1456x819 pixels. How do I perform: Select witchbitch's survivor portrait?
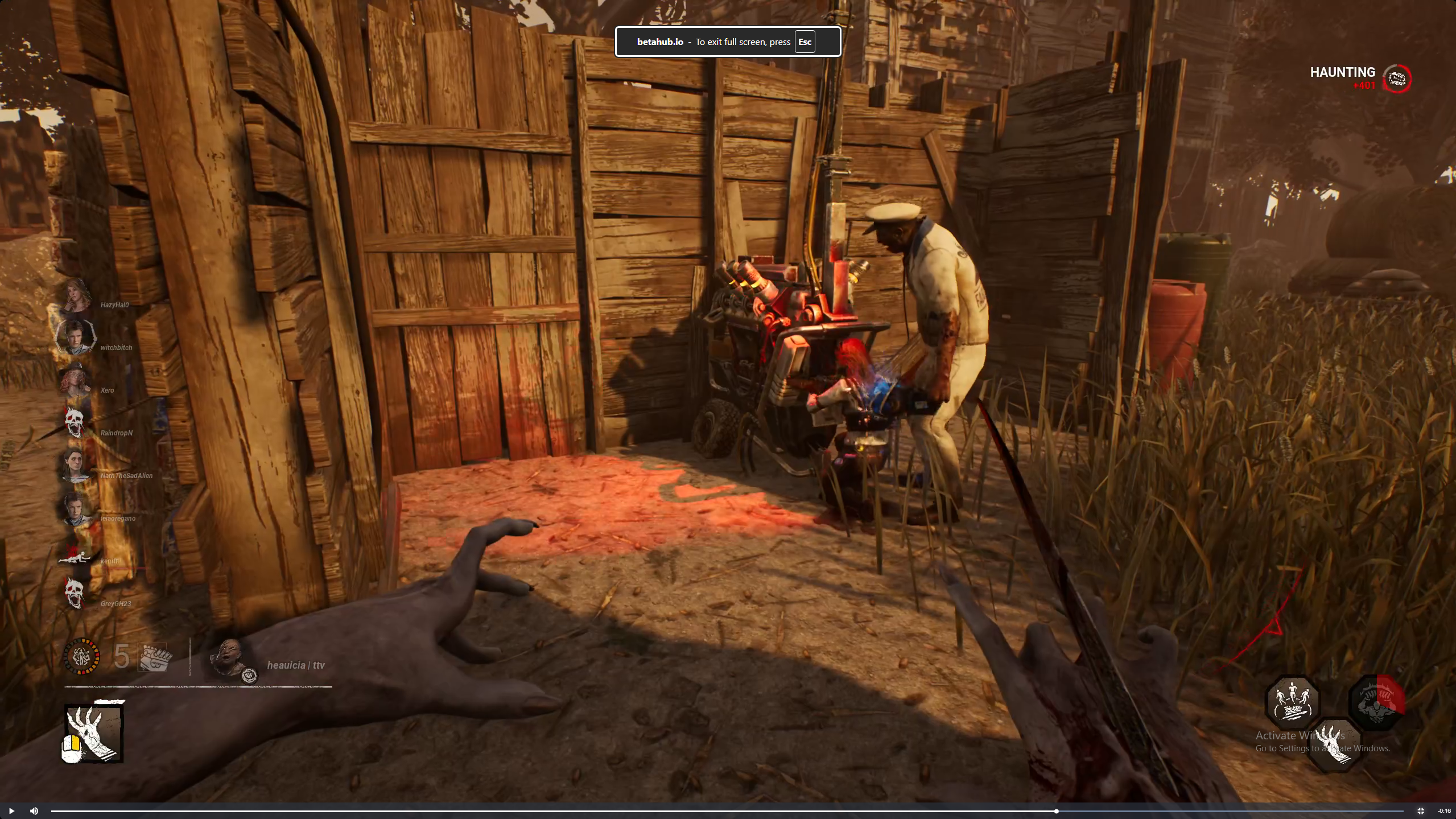[x=75, y=337]
